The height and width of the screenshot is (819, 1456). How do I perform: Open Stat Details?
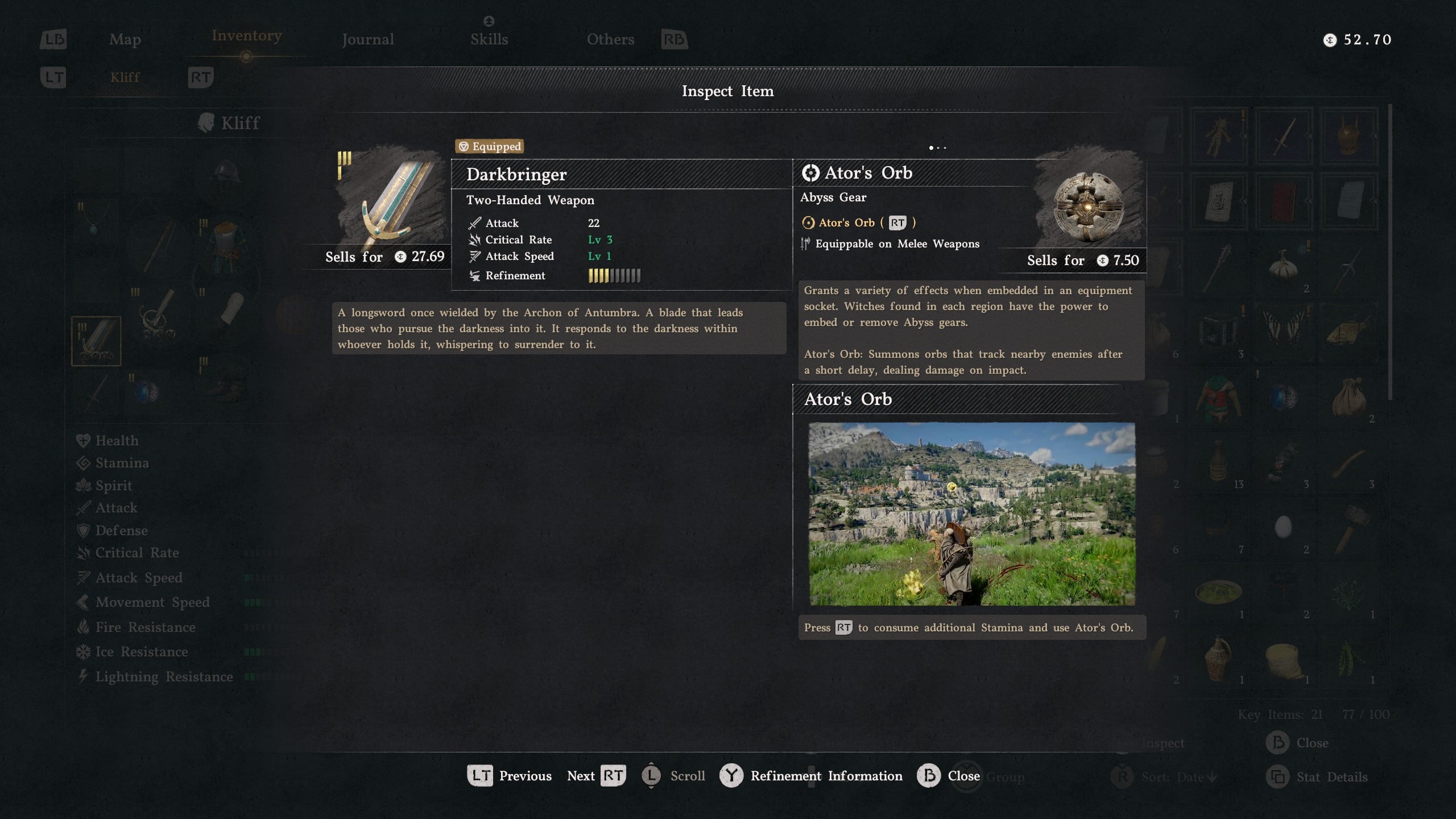[x=1317, y=777]
